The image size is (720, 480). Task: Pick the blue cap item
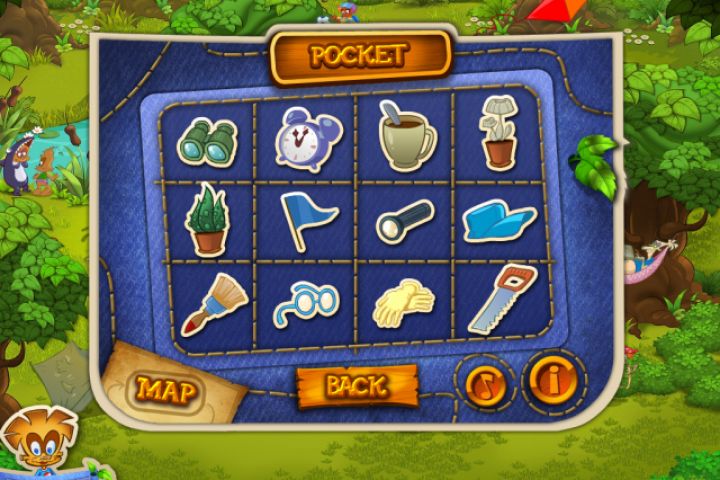(x=500, y=218)
